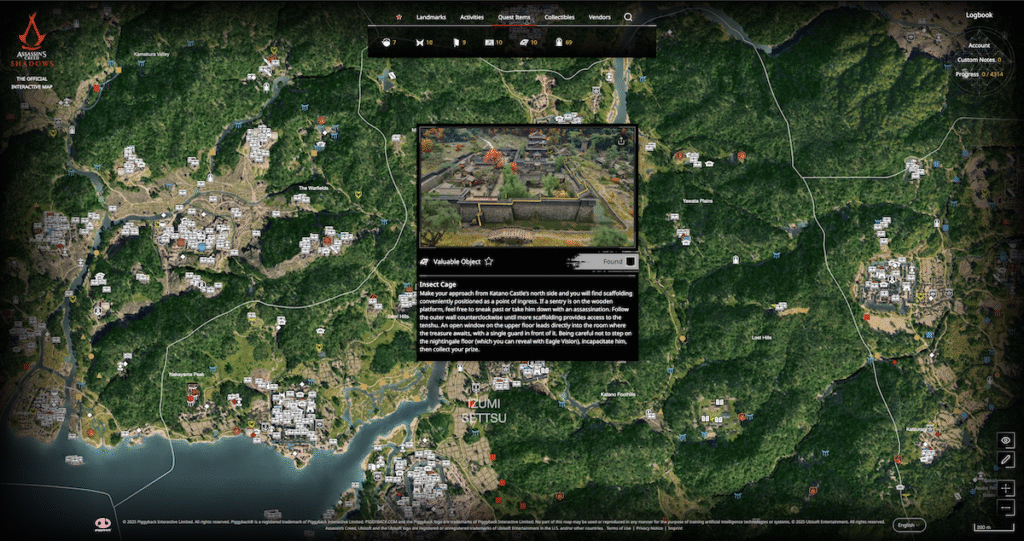Switch to the Activities tab
The image size is (1024, 541).
click(472, 17)
